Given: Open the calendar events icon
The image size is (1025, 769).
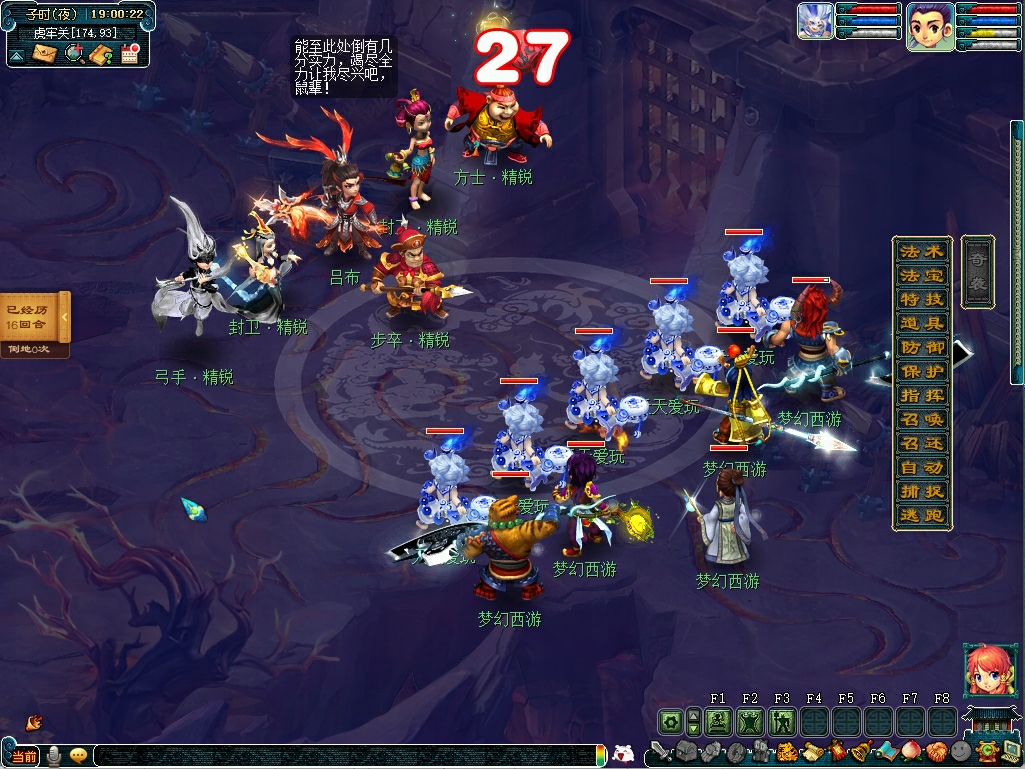Looking at the screenshot, I should click(x=129, y=54).
